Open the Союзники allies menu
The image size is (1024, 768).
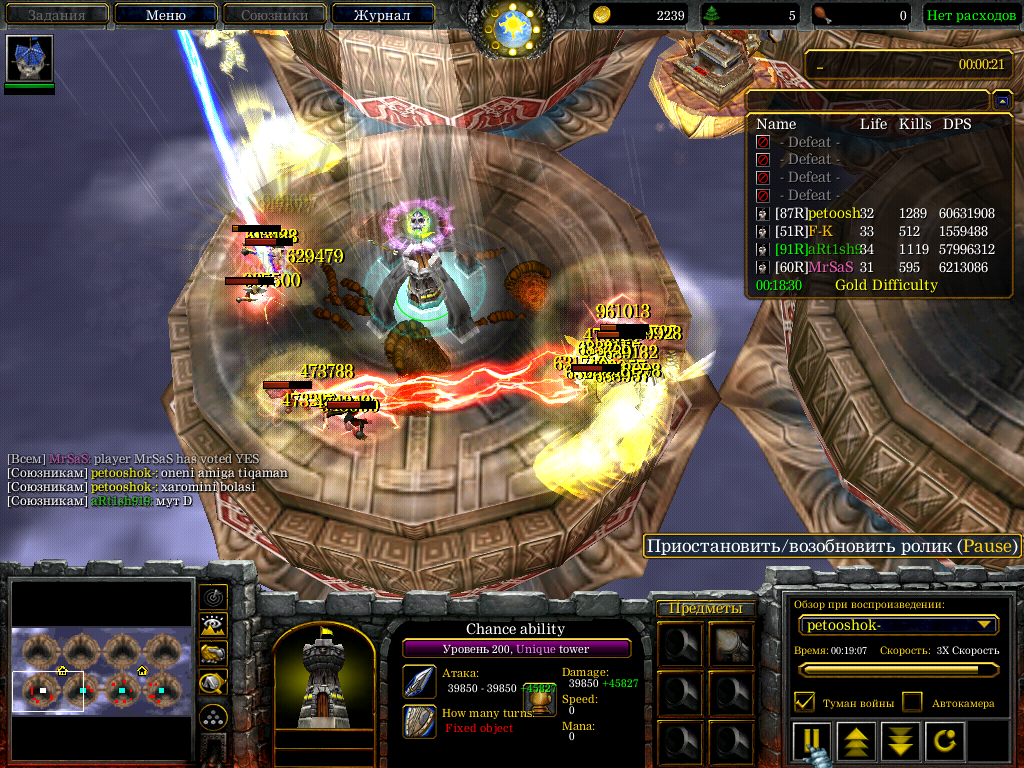272,15
